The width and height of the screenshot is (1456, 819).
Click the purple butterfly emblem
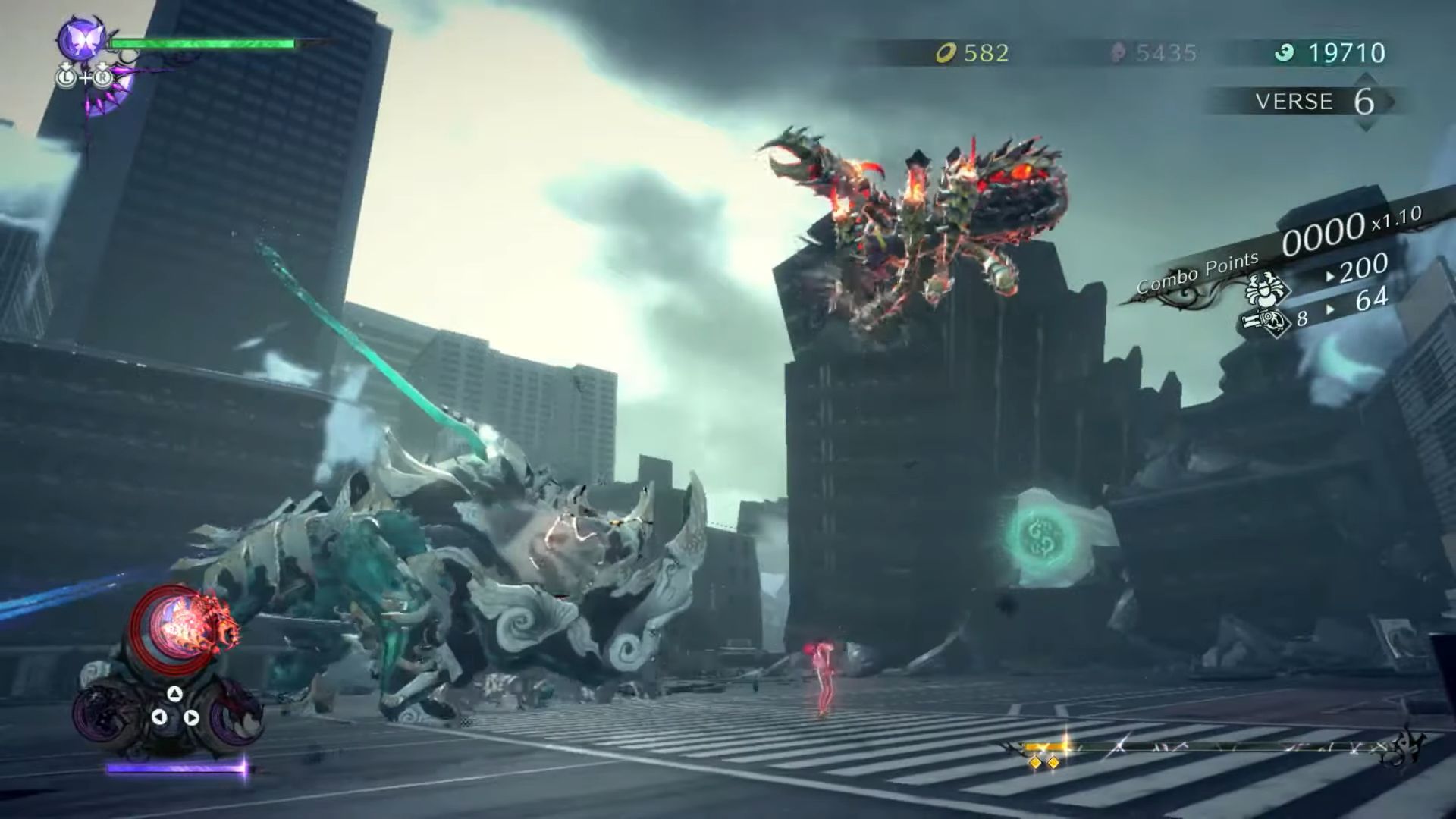click(x=82, y=39)
